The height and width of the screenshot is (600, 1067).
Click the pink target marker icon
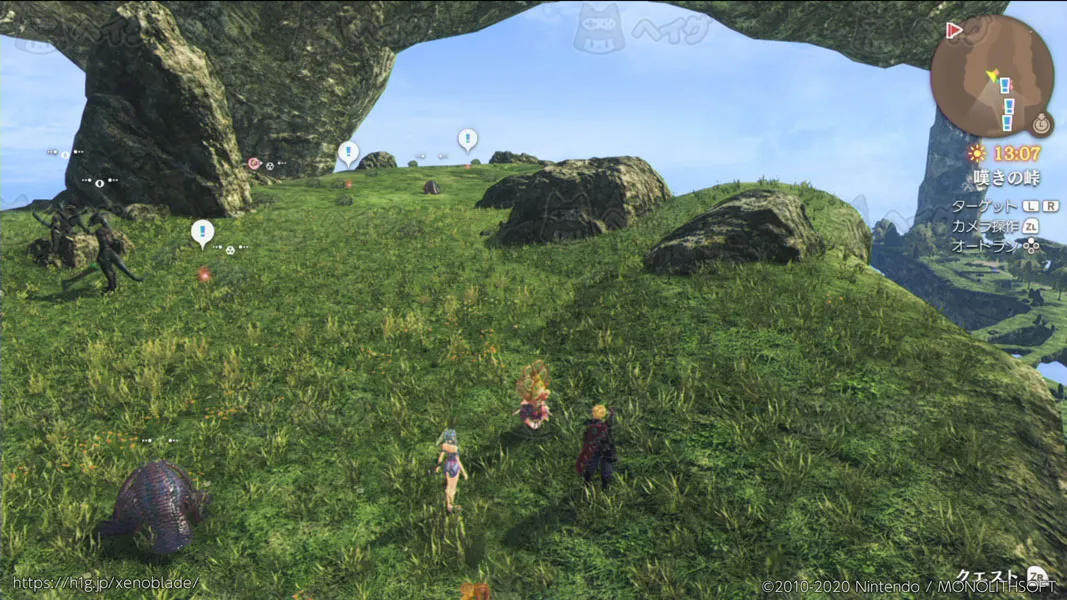pyautogui.click(x=254, y=163)
